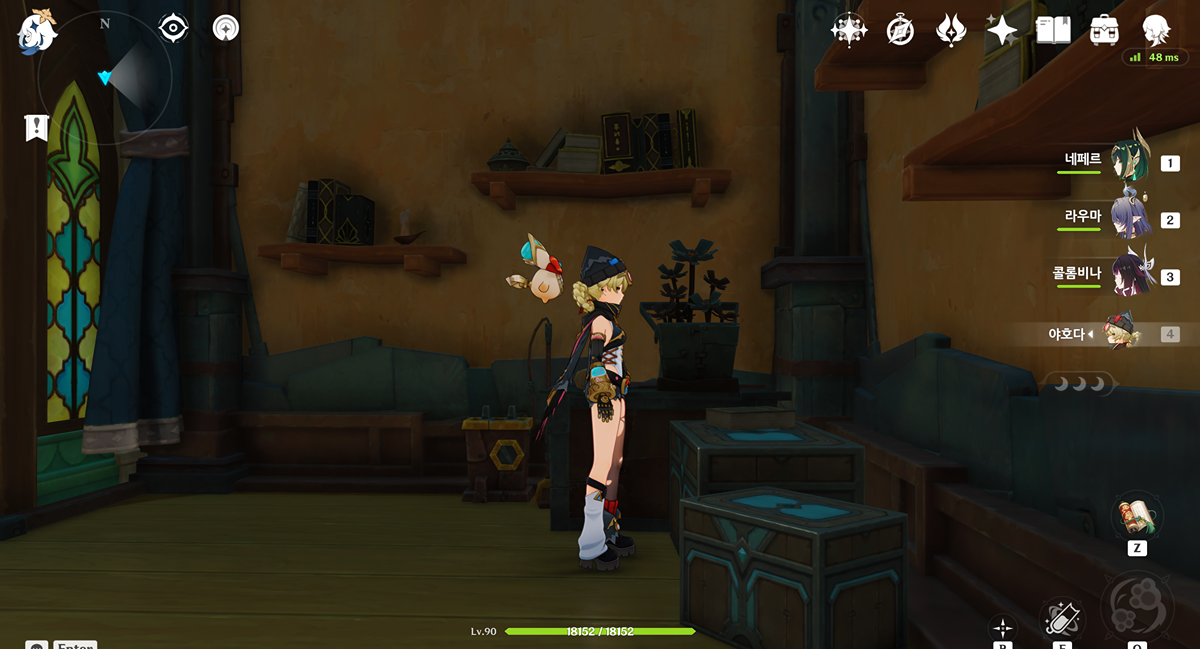Switch to party member 콜롬비나
Viewport: 1200px width, 649px height.
pyautogui.click(x=1131, y=274)
